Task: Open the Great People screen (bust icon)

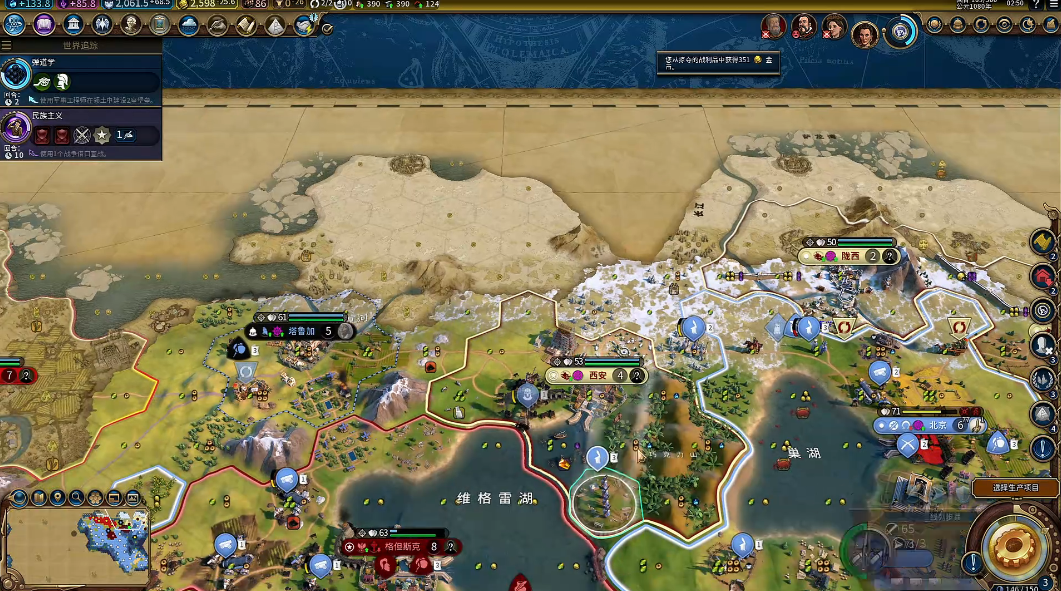Action: (131, 25)
